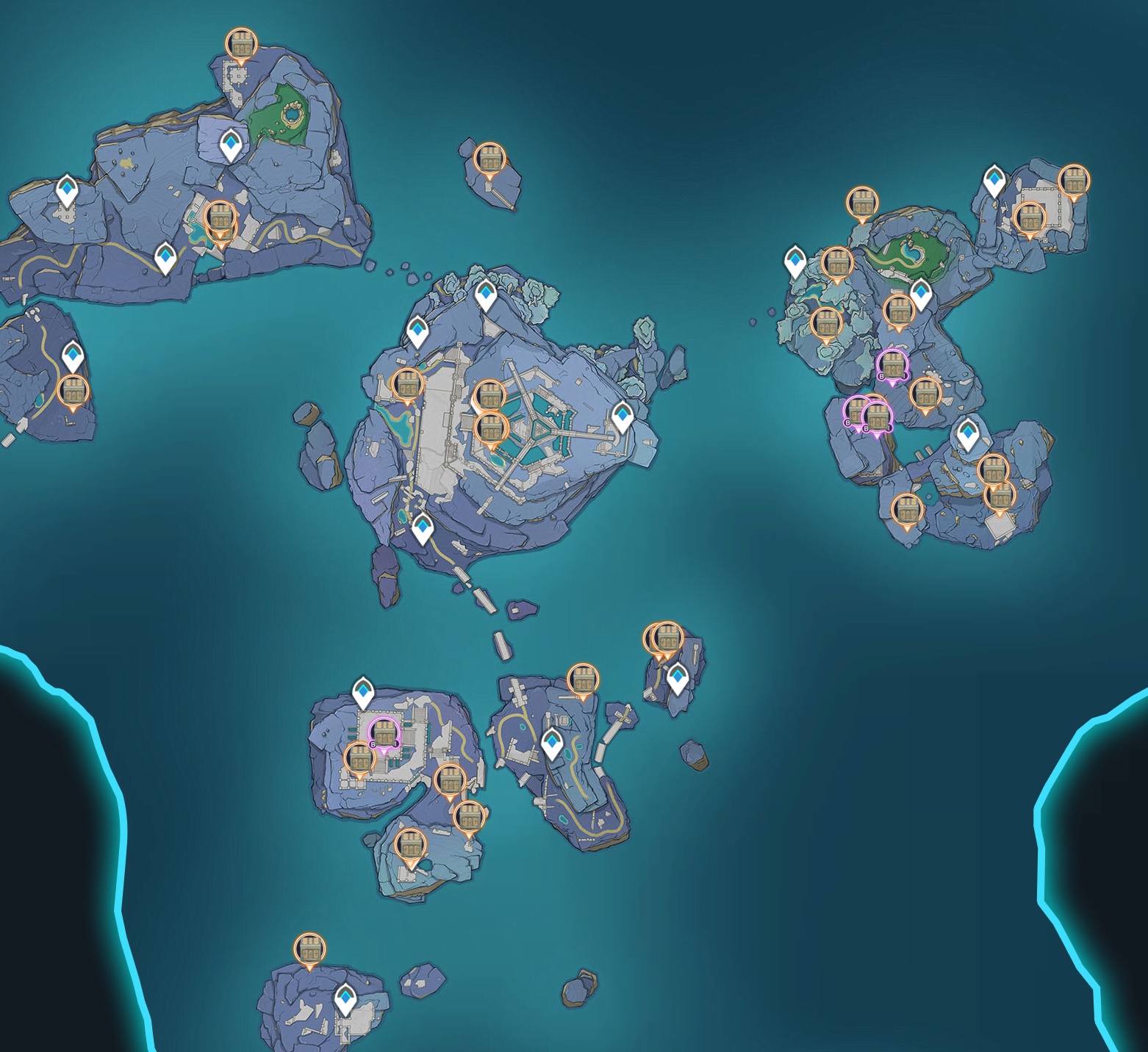Viewport: 1148px width, 1052px height.
Task: Click the waypoint on the partly cut-off western island
Action: click(x=72, y=356)
